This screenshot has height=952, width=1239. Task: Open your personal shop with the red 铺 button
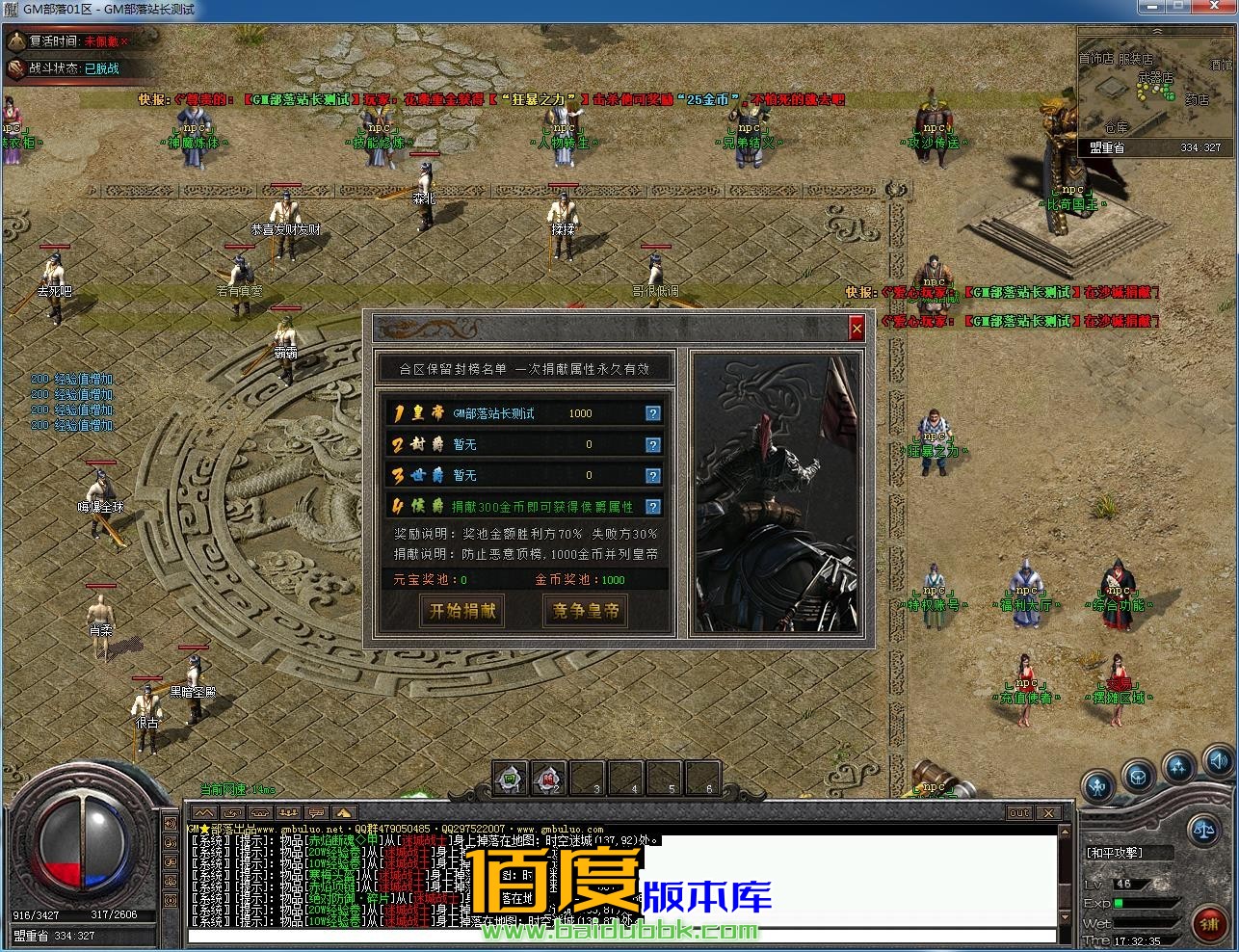(x=1210, y=923)
